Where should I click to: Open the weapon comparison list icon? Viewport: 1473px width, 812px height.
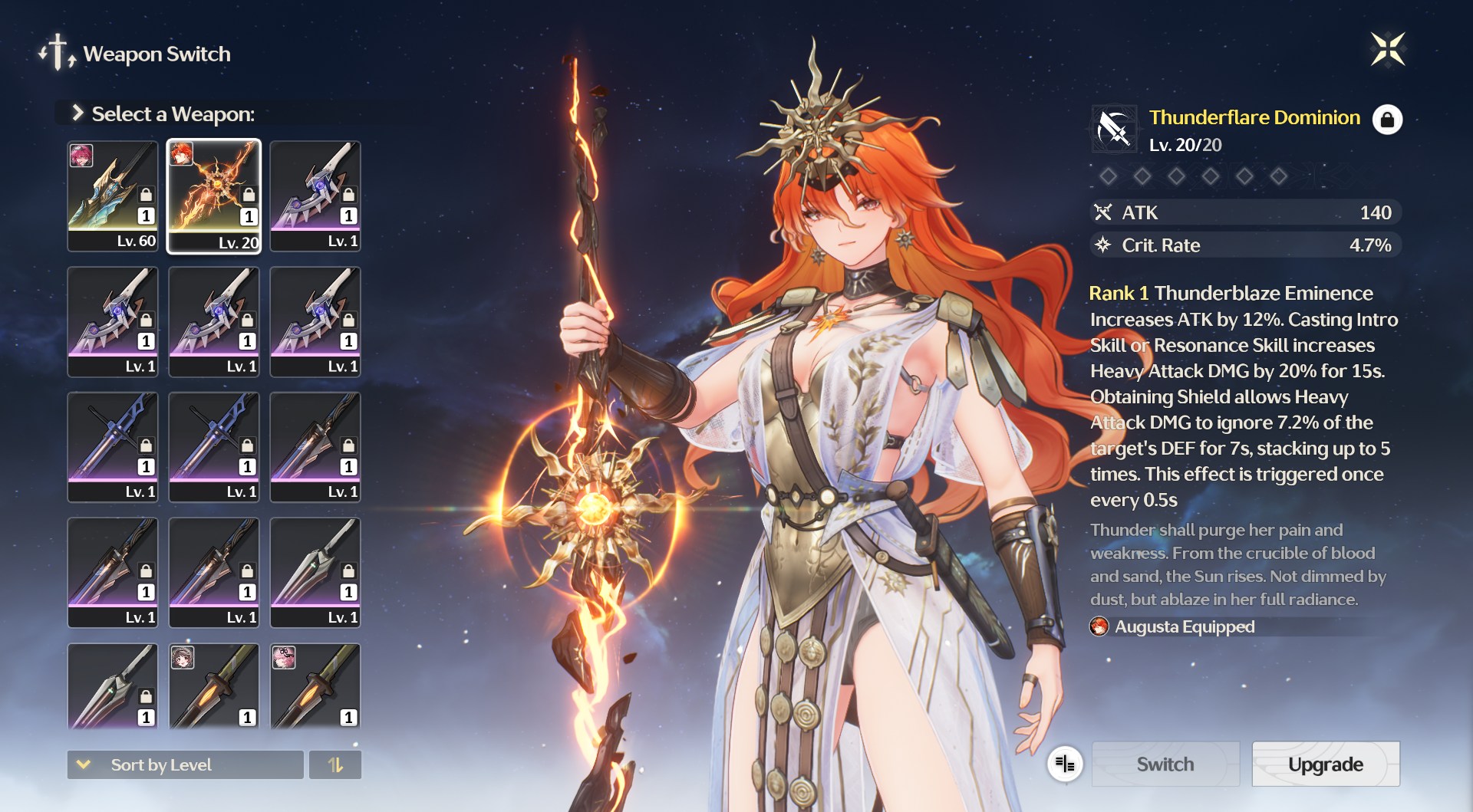click(x=1065, y=764)
